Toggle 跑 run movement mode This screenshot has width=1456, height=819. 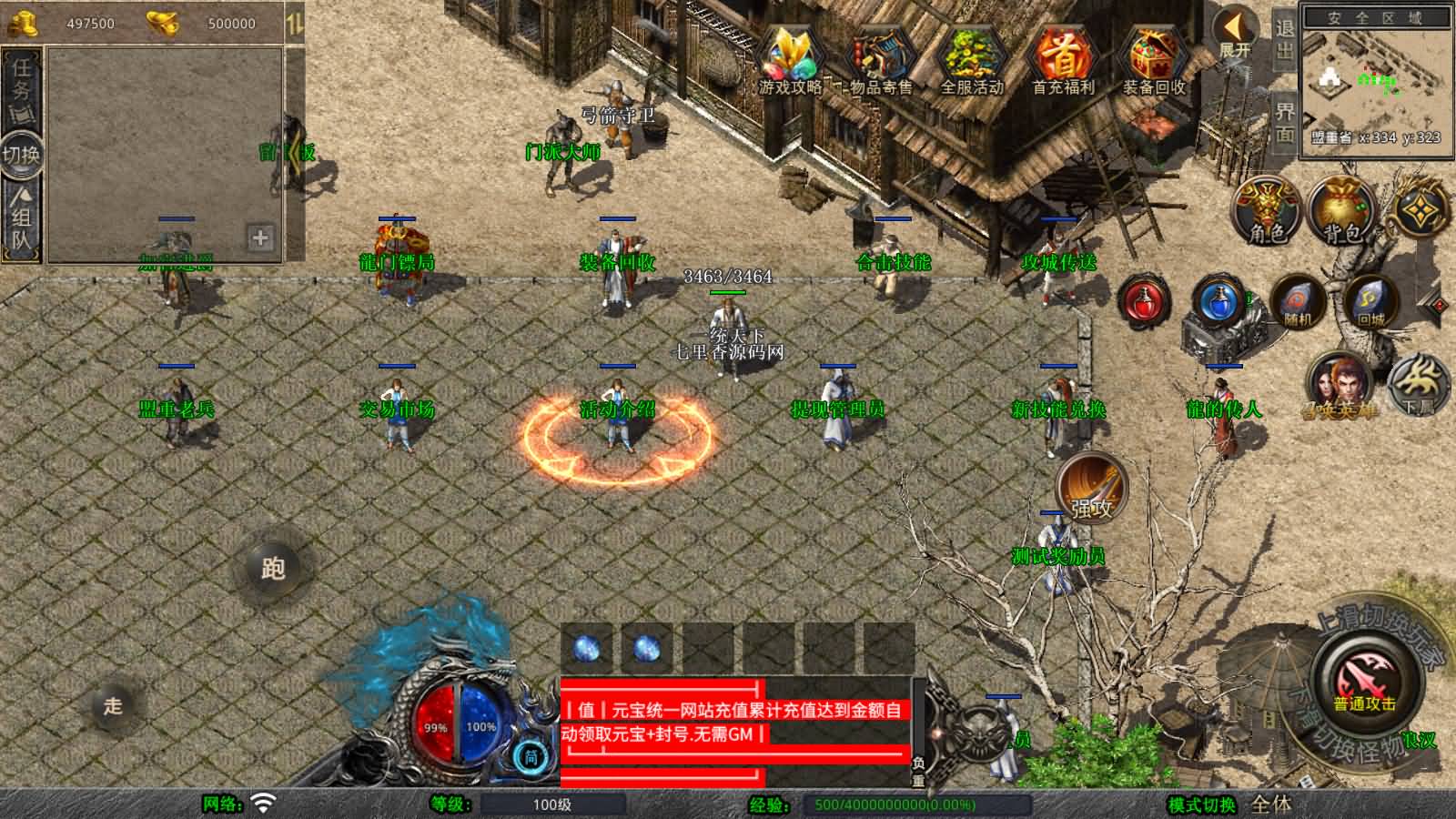pyautogui.click(x=274, y=569)
